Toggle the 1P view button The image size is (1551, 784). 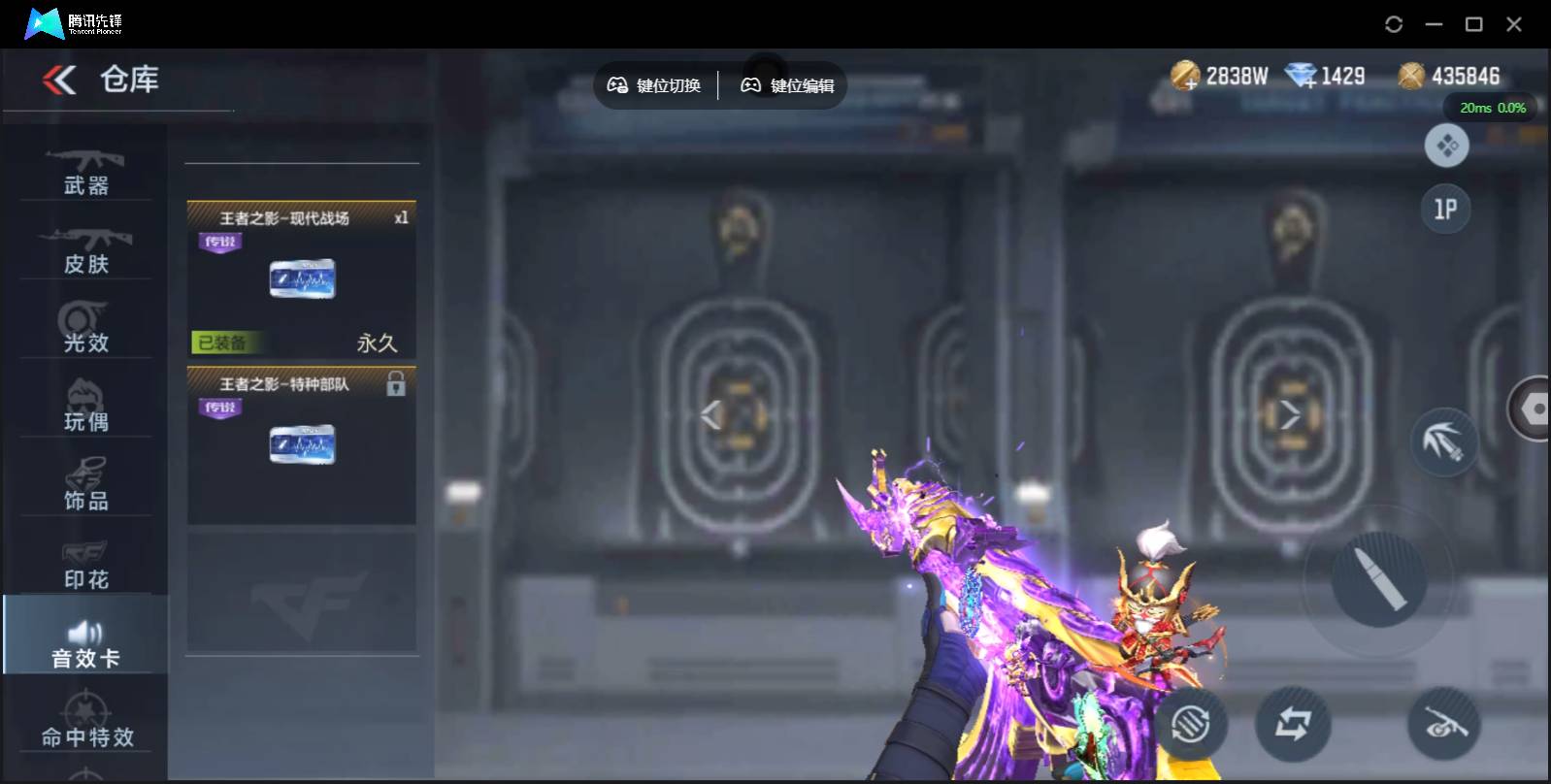(x=1445, y=209)
